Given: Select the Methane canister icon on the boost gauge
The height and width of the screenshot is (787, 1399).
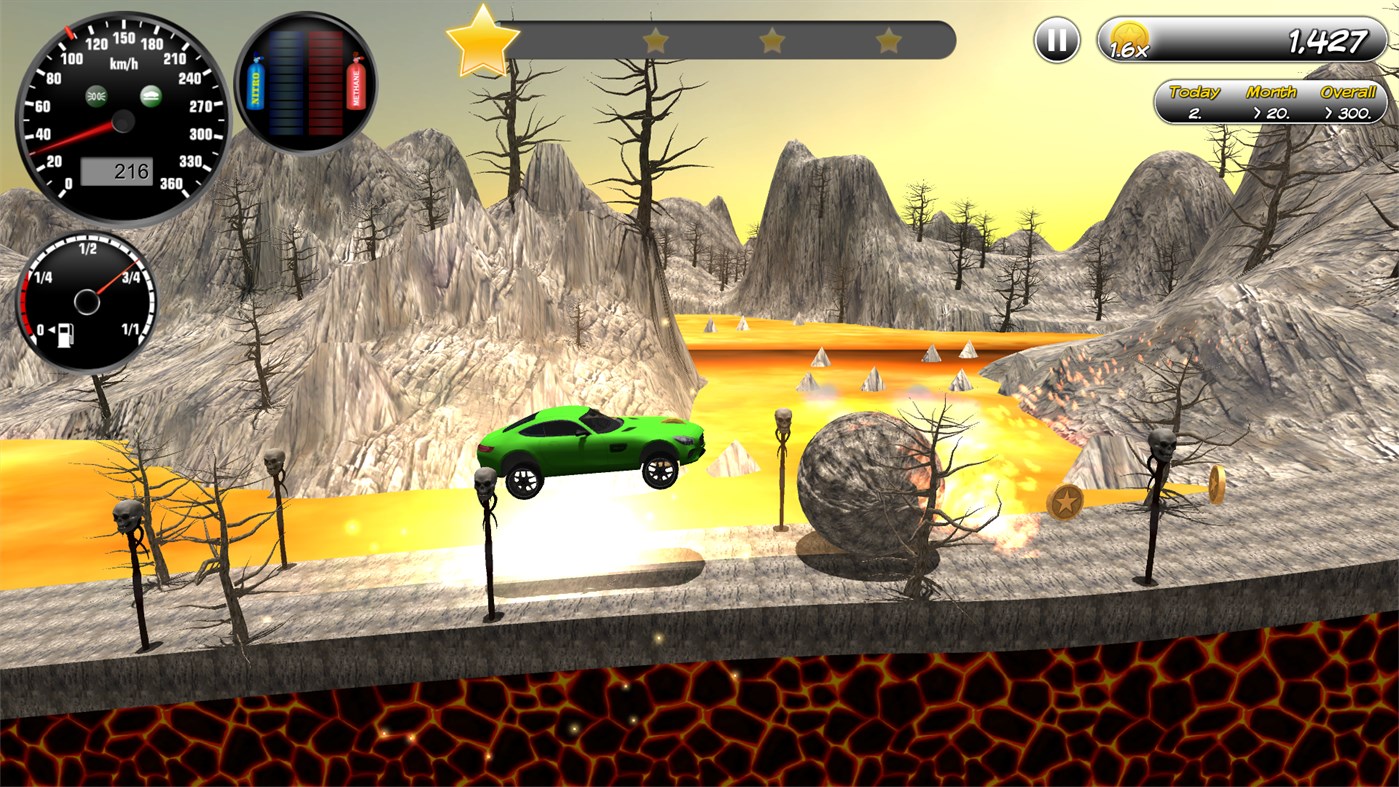Looking at the screenshot, I should tap(356, 83).
